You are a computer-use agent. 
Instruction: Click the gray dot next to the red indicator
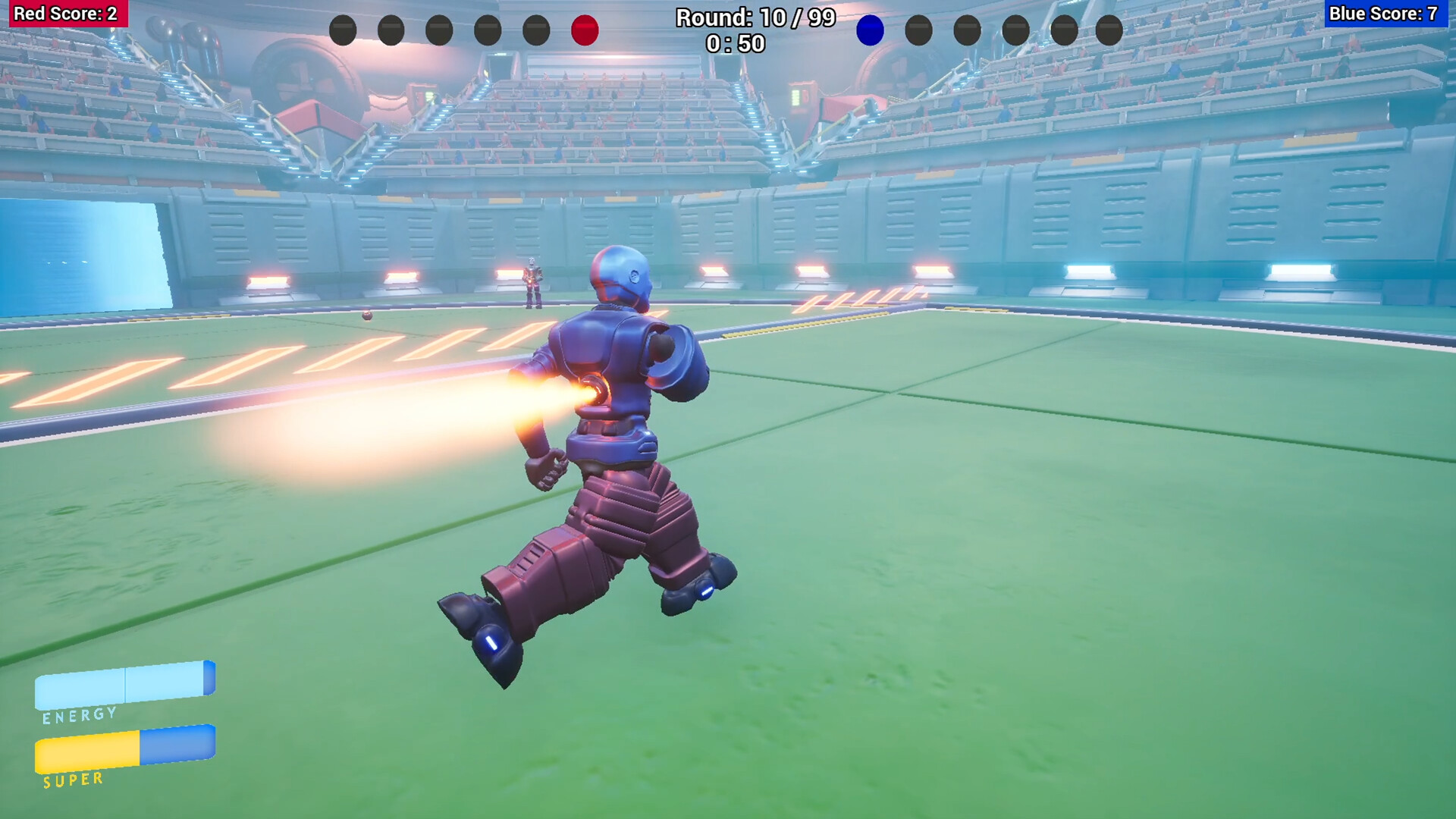point(536,31)
